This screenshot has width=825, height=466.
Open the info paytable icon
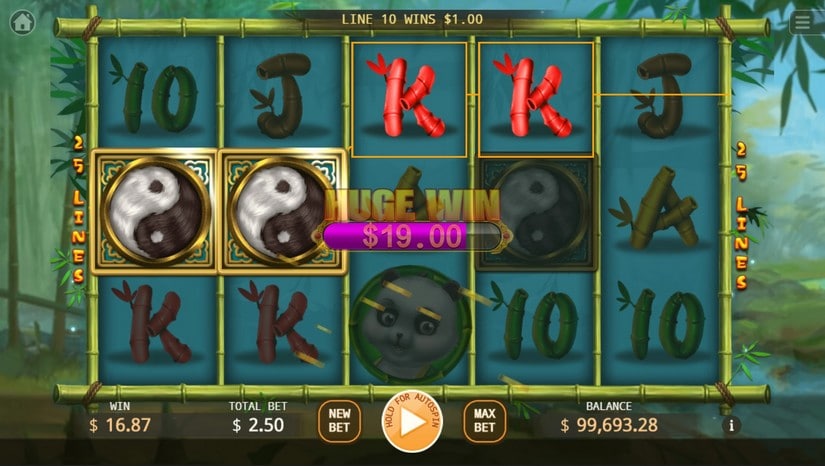point(732,426)
